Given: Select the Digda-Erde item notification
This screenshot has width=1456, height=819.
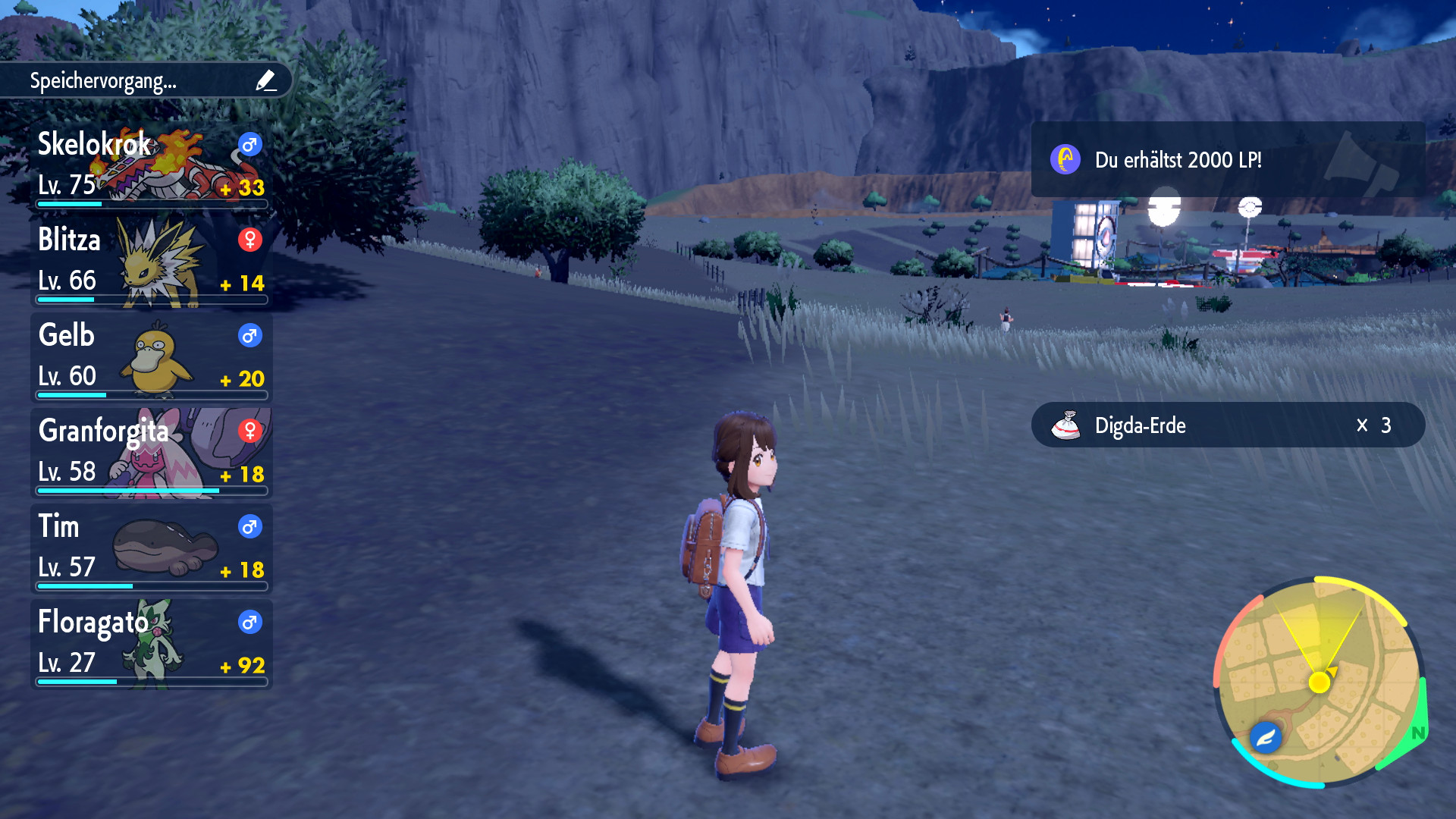Looking at the screenshot, I should (1227, 425).
